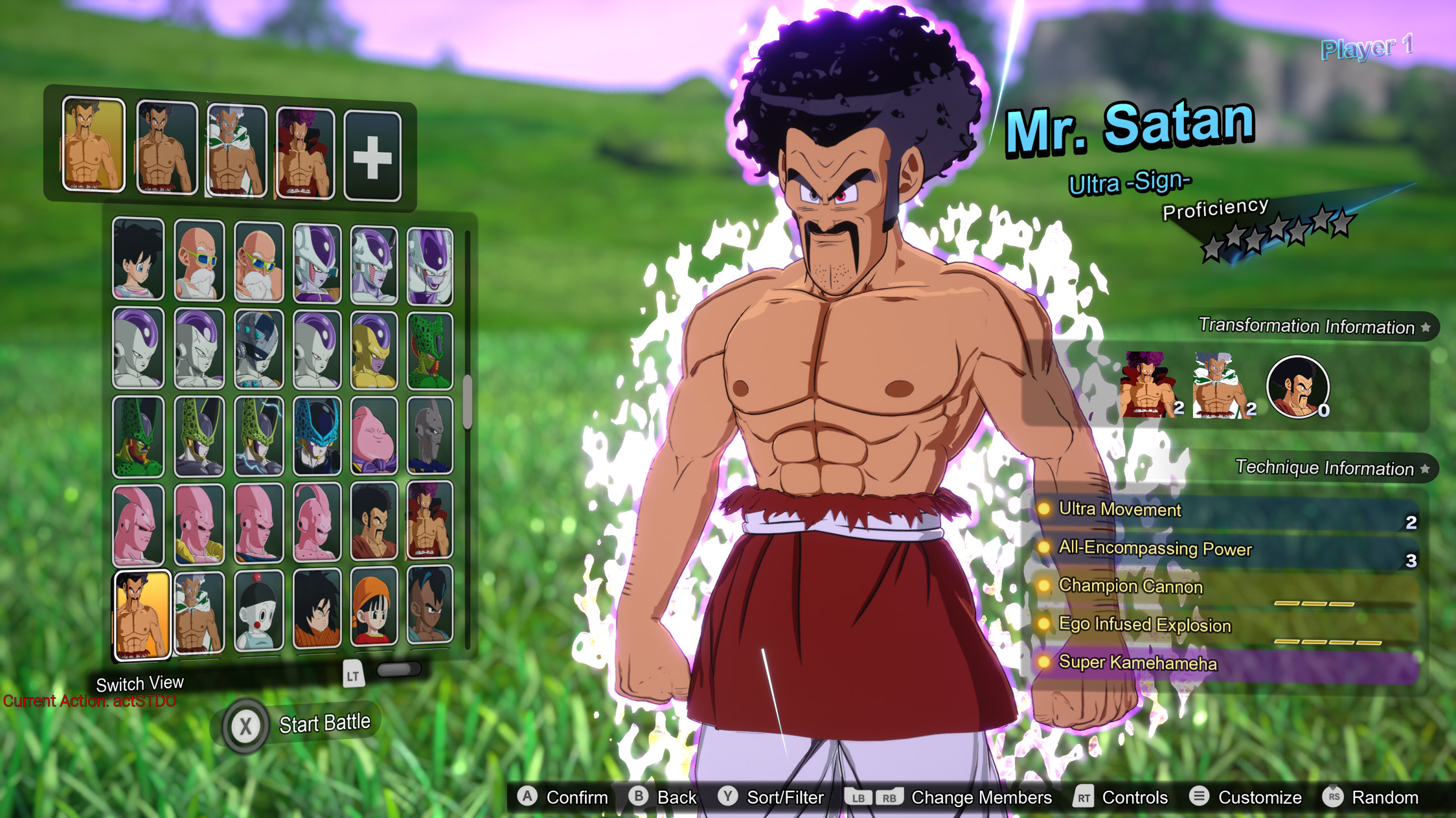Viewport: 1456px width, 818px height.
Task: Open the Controls menu
Action: click(1135, 797)
